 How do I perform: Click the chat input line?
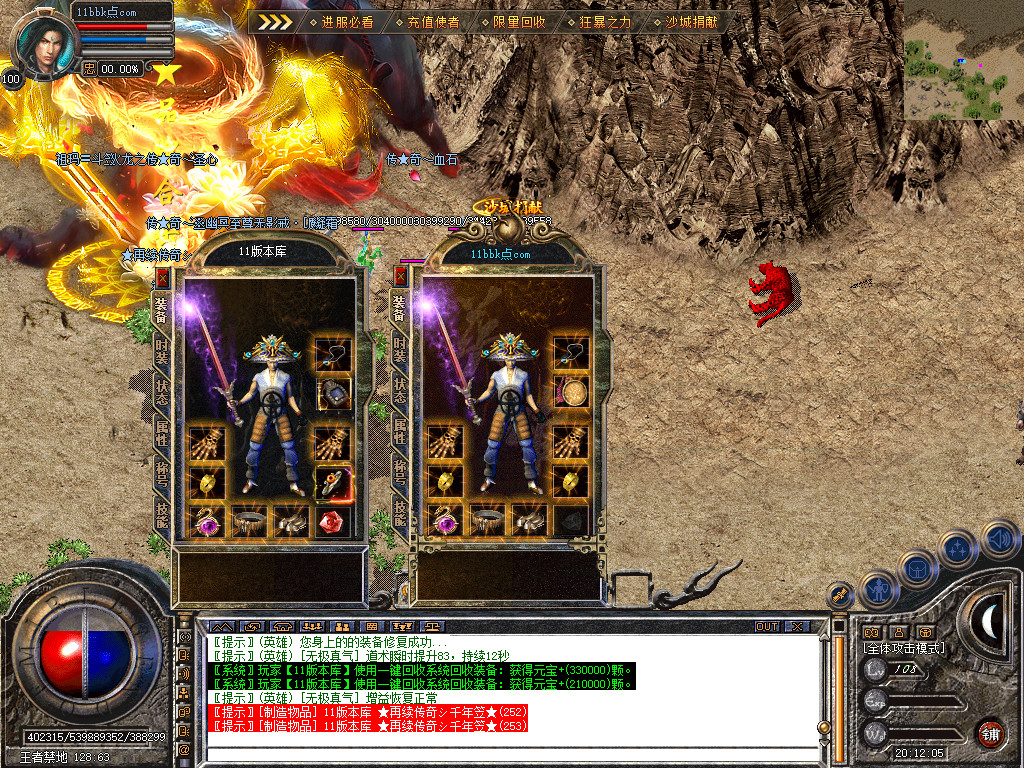point(500,750)
